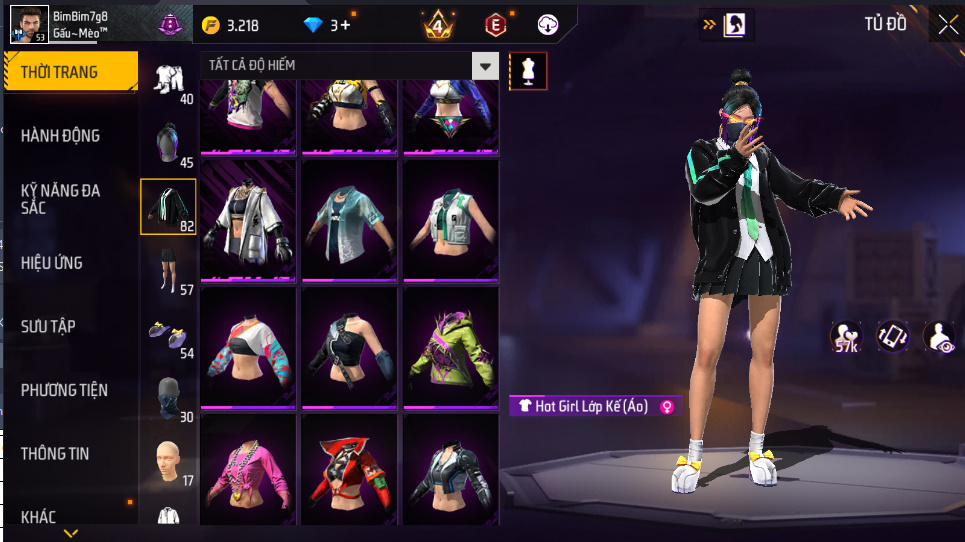Select the bald head category with 17 items
The width and height of the screenshot is (965, 542).
[x=168, y=462]
